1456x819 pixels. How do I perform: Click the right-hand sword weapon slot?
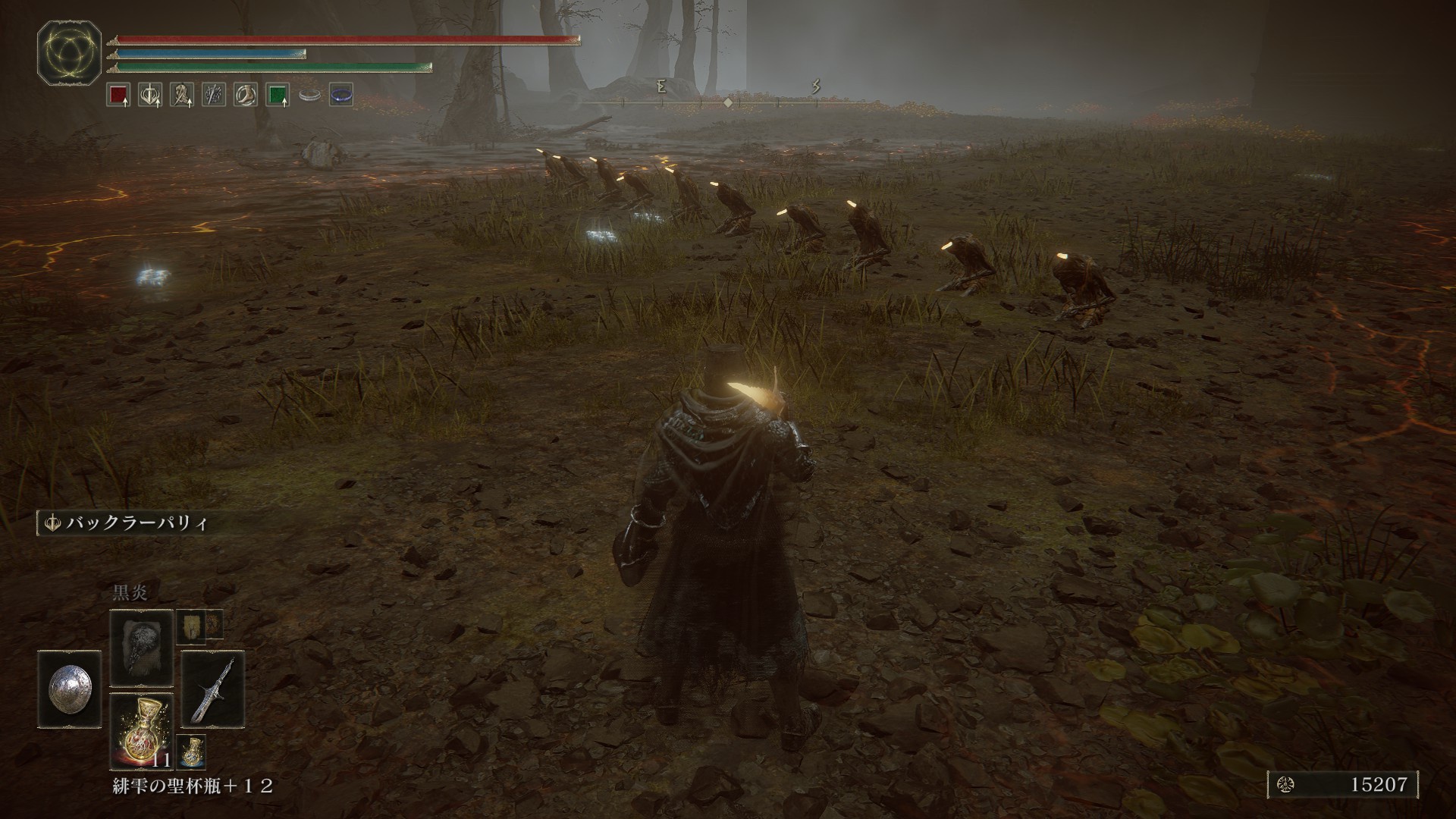tap(212, 689)
